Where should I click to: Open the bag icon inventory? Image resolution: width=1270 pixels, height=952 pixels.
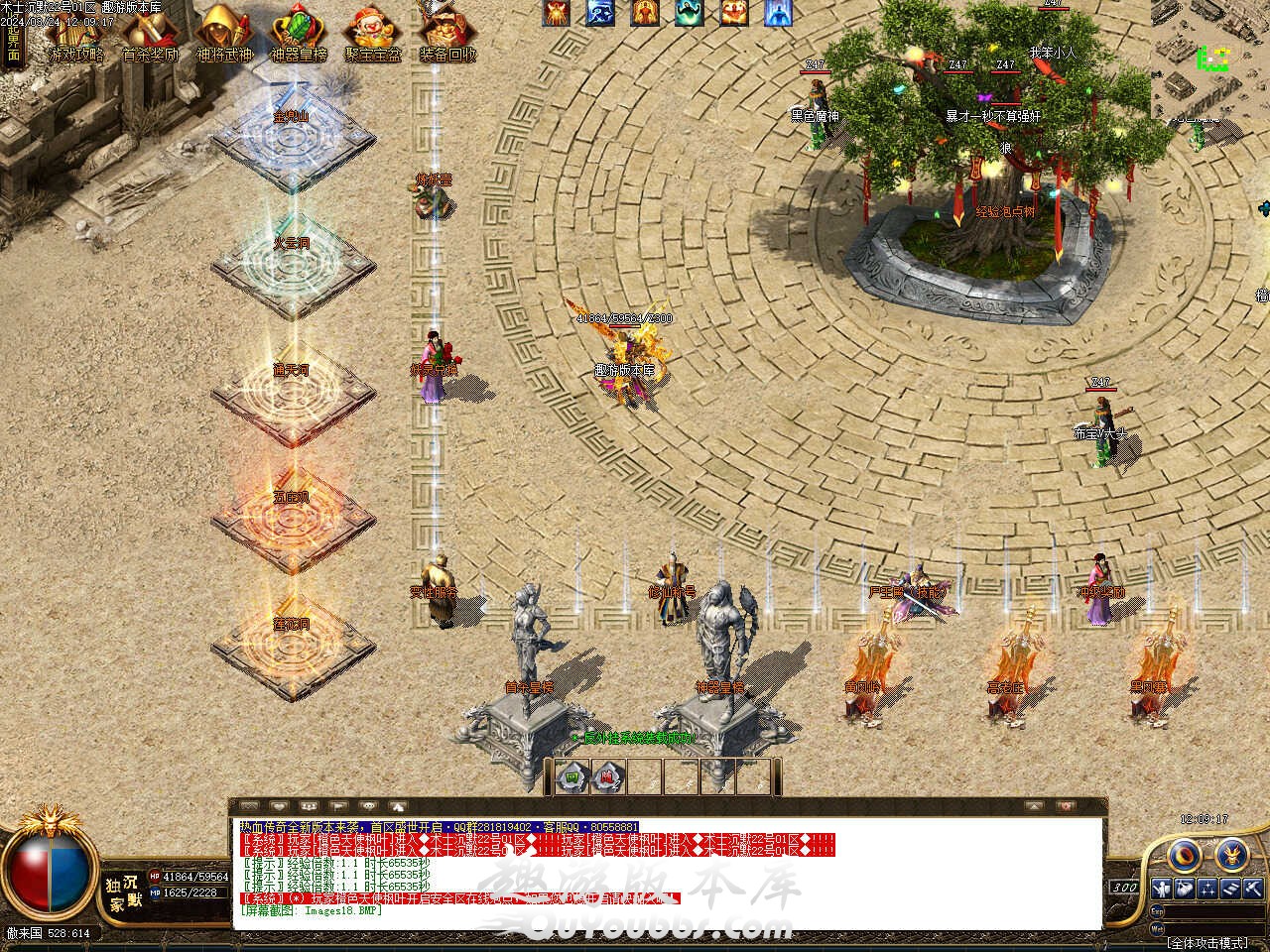point(1185,889)
